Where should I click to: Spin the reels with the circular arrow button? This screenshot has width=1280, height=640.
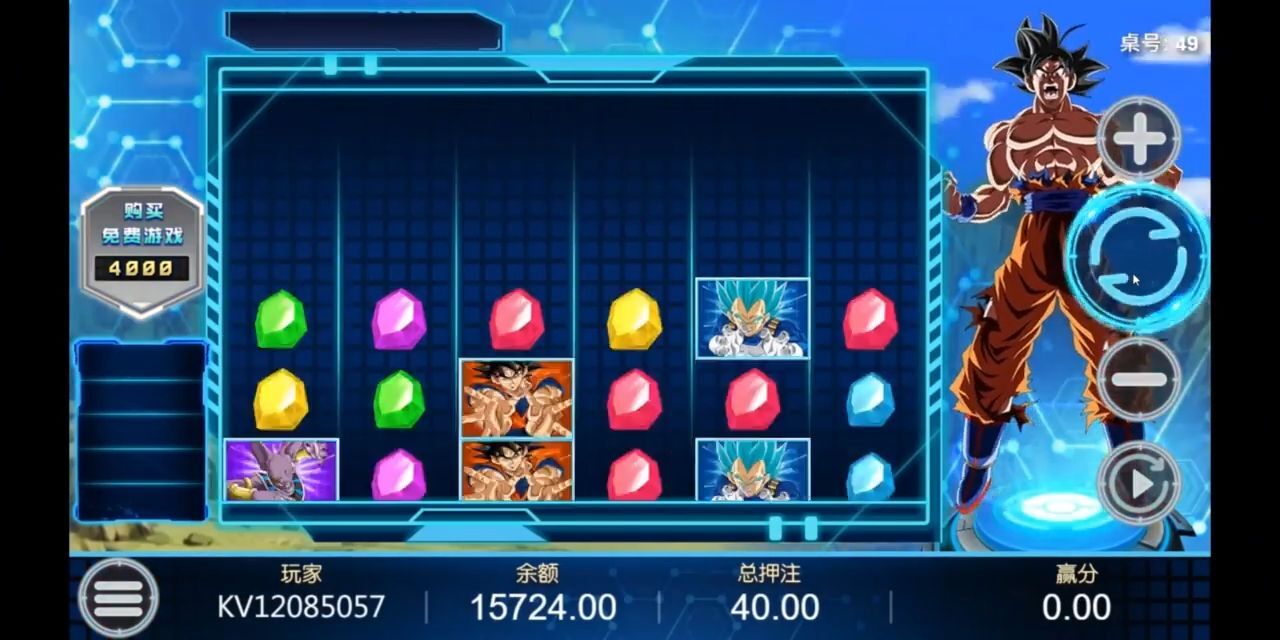coord(1137,257)
